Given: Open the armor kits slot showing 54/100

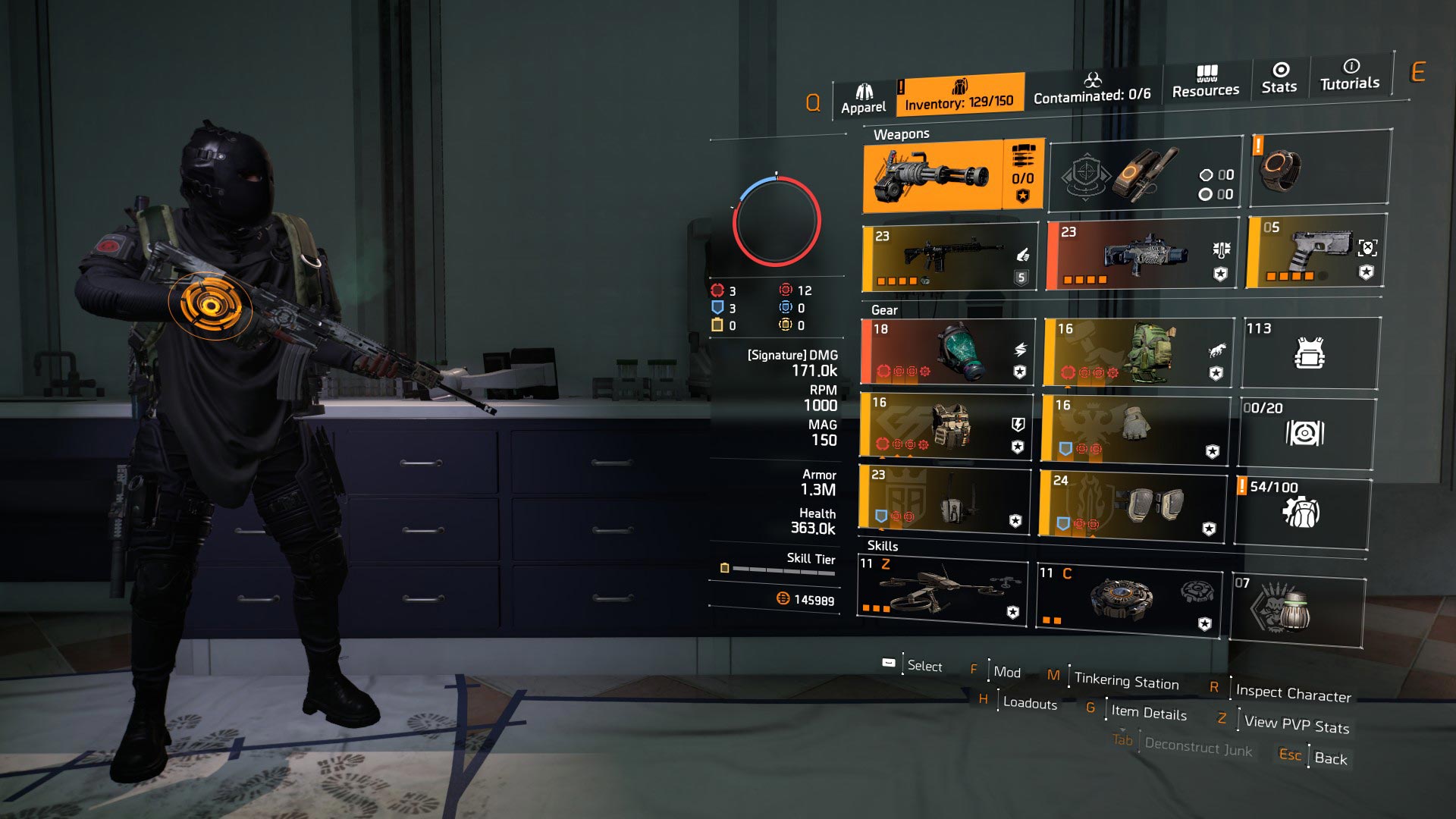Looking at the screenshot, I should tap(1304, 510).
